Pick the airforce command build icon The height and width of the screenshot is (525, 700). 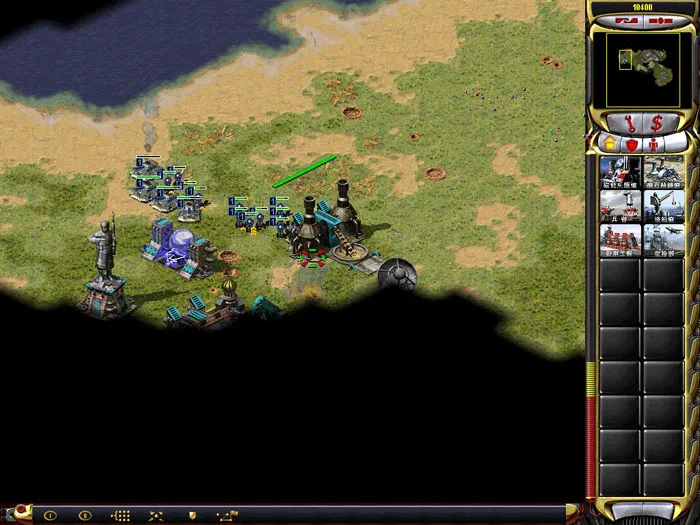(663, 240)
